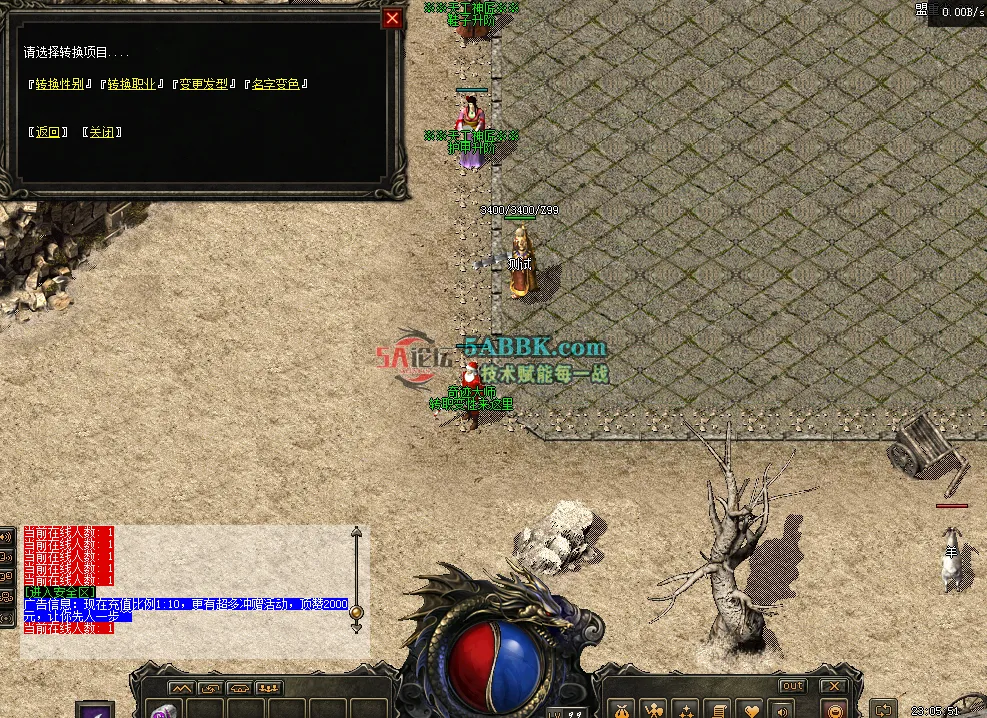Select the 转换职业 class change option
This screenshot has width=987, height=718.
pos(132,84)
